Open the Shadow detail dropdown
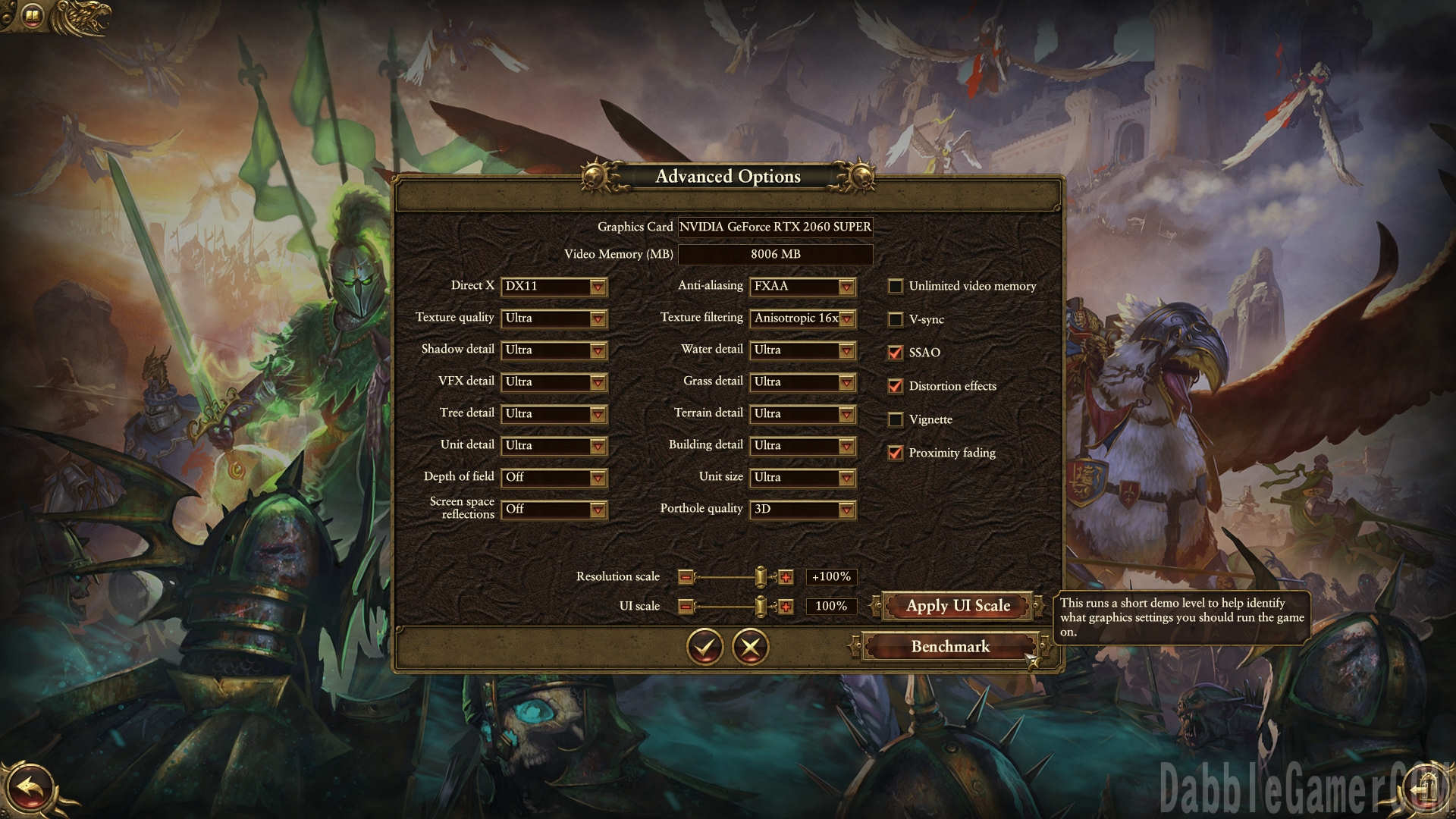The height and width of the screenshot is (819, 1456). tap(554, 350)
